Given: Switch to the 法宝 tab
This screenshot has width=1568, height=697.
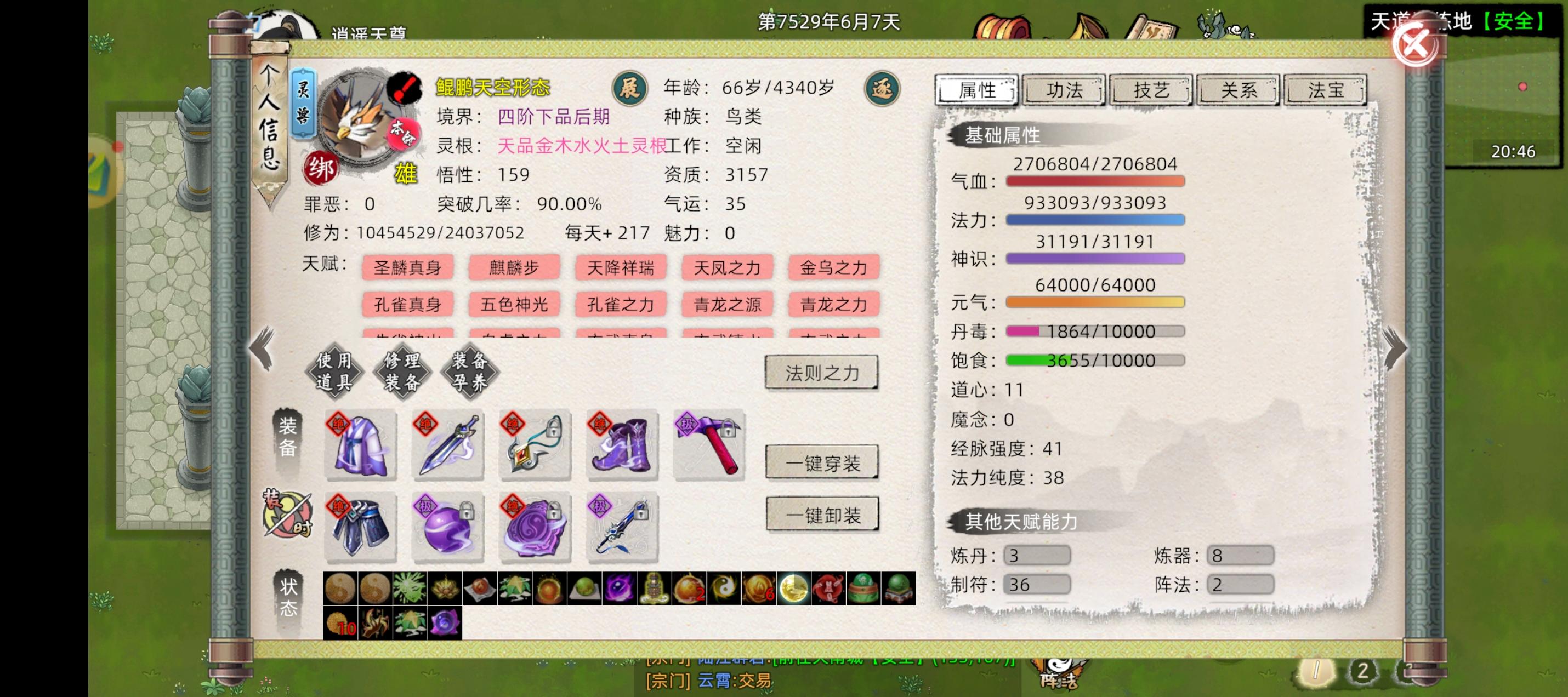Looking at the screenshot, I should [1326, 89].
